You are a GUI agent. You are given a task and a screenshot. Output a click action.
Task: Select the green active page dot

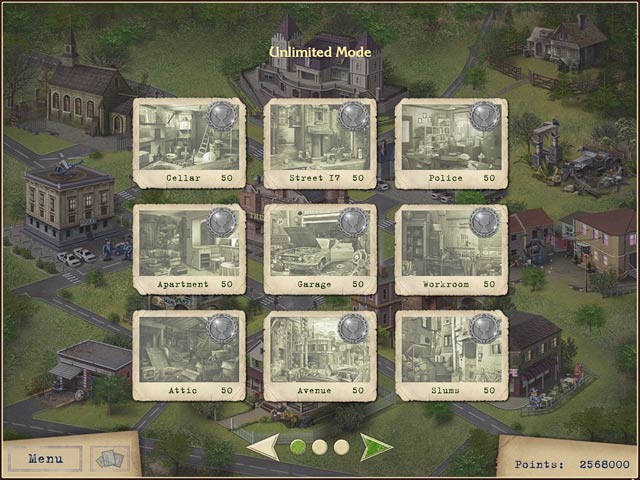298,447
